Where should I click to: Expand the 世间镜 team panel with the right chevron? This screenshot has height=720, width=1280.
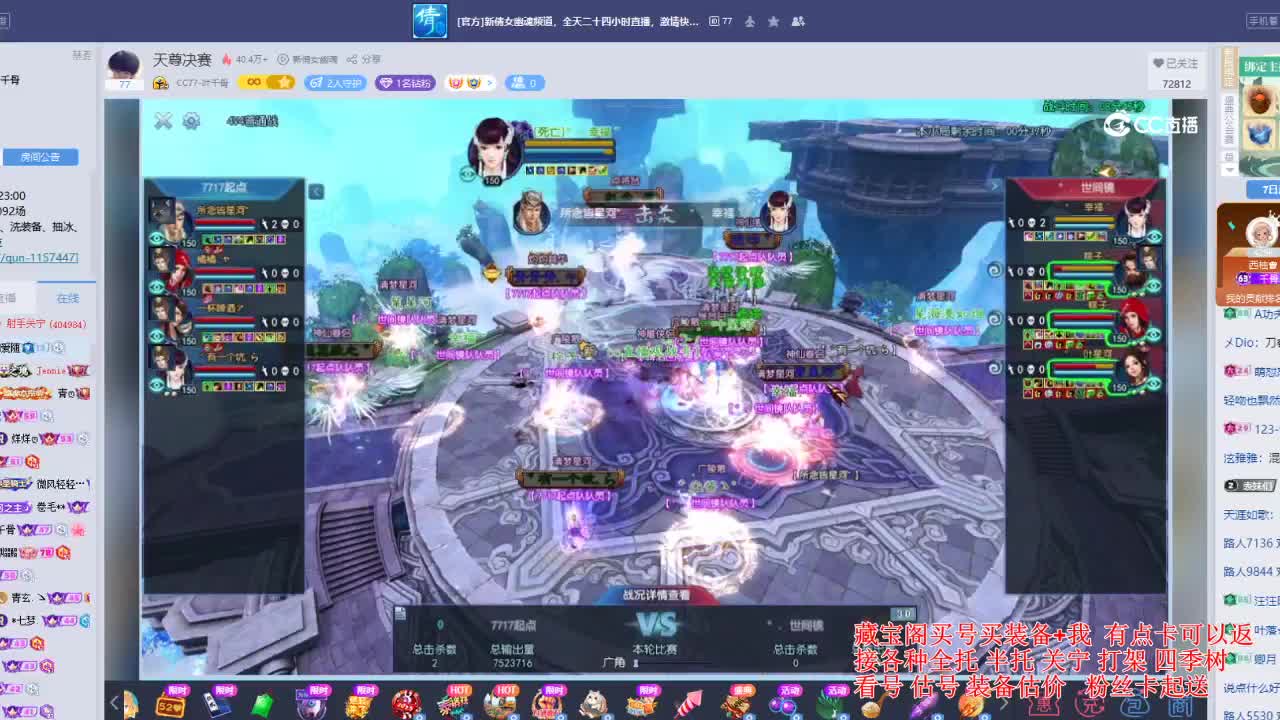coord(996,186)
